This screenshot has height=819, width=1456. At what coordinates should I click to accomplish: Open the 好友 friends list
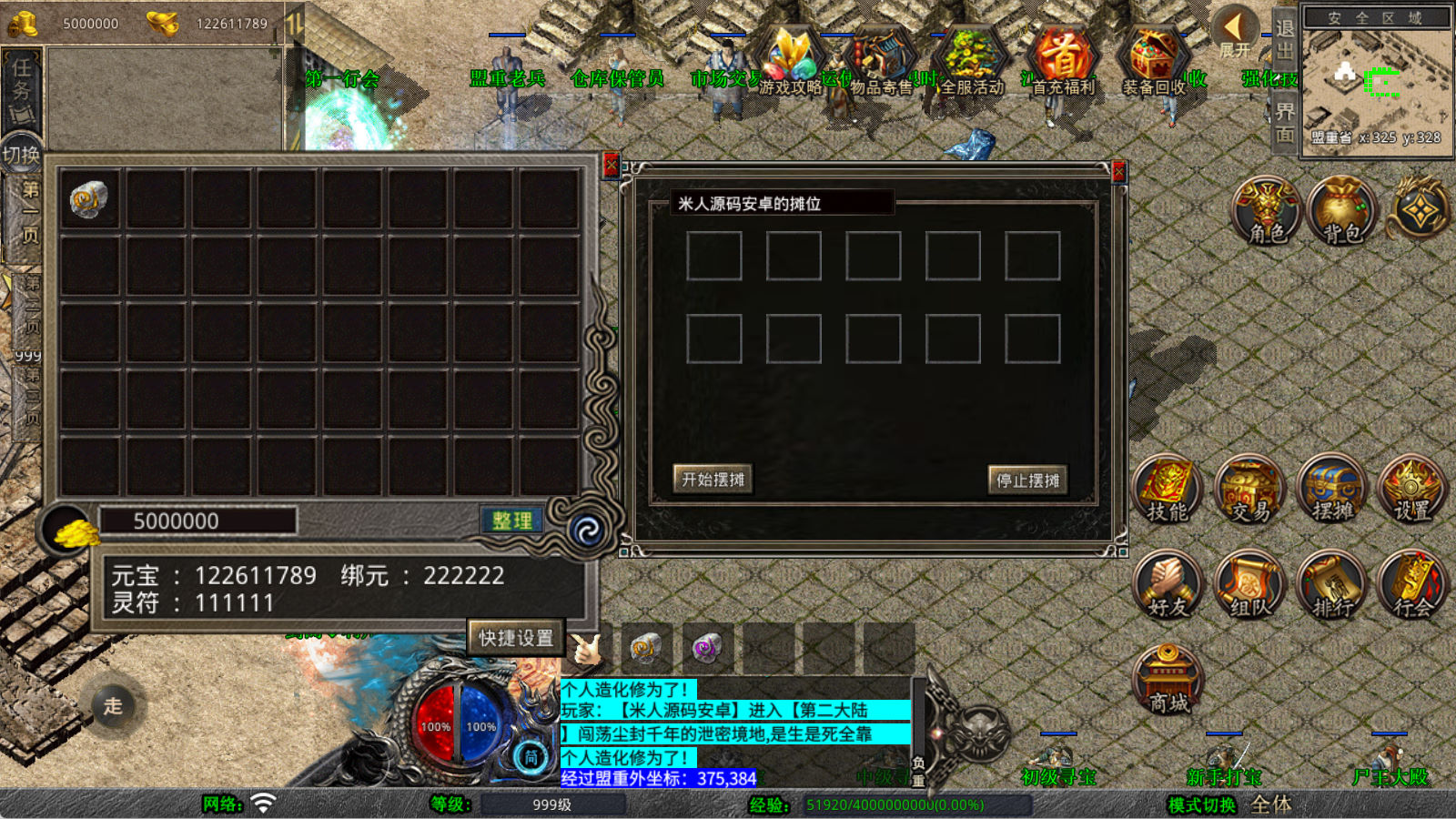(x=1167, y=585)
